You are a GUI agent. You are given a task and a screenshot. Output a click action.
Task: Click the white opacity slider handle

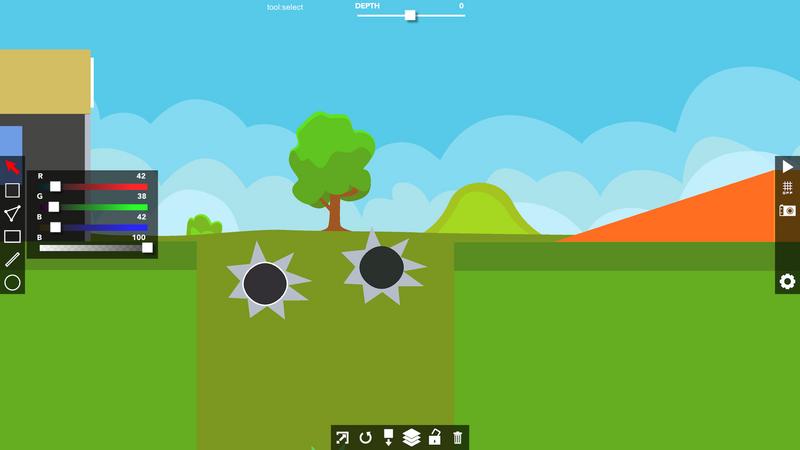147,247
